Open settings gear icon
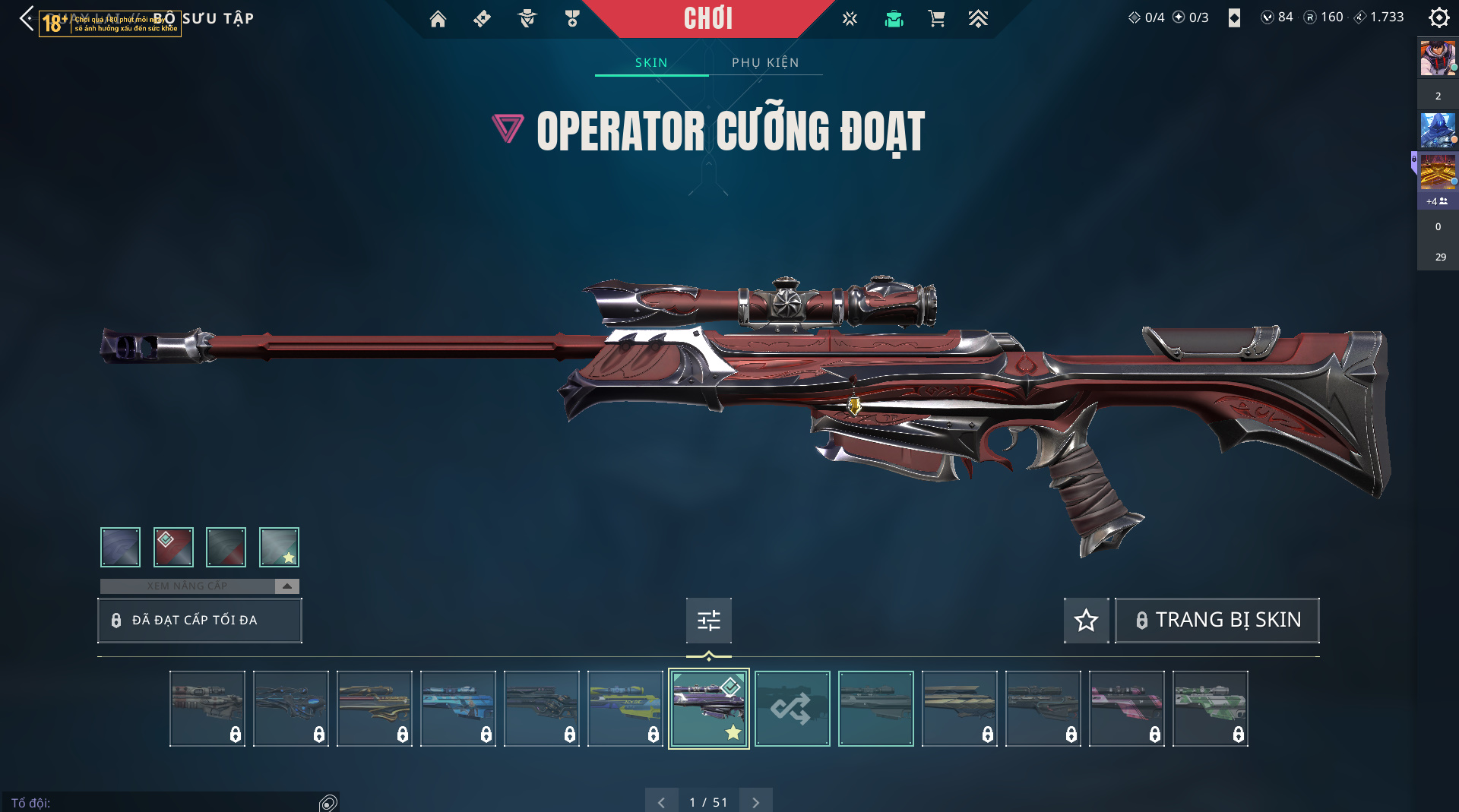Screen dimensions: 1459x812 tap(1438, 17)
